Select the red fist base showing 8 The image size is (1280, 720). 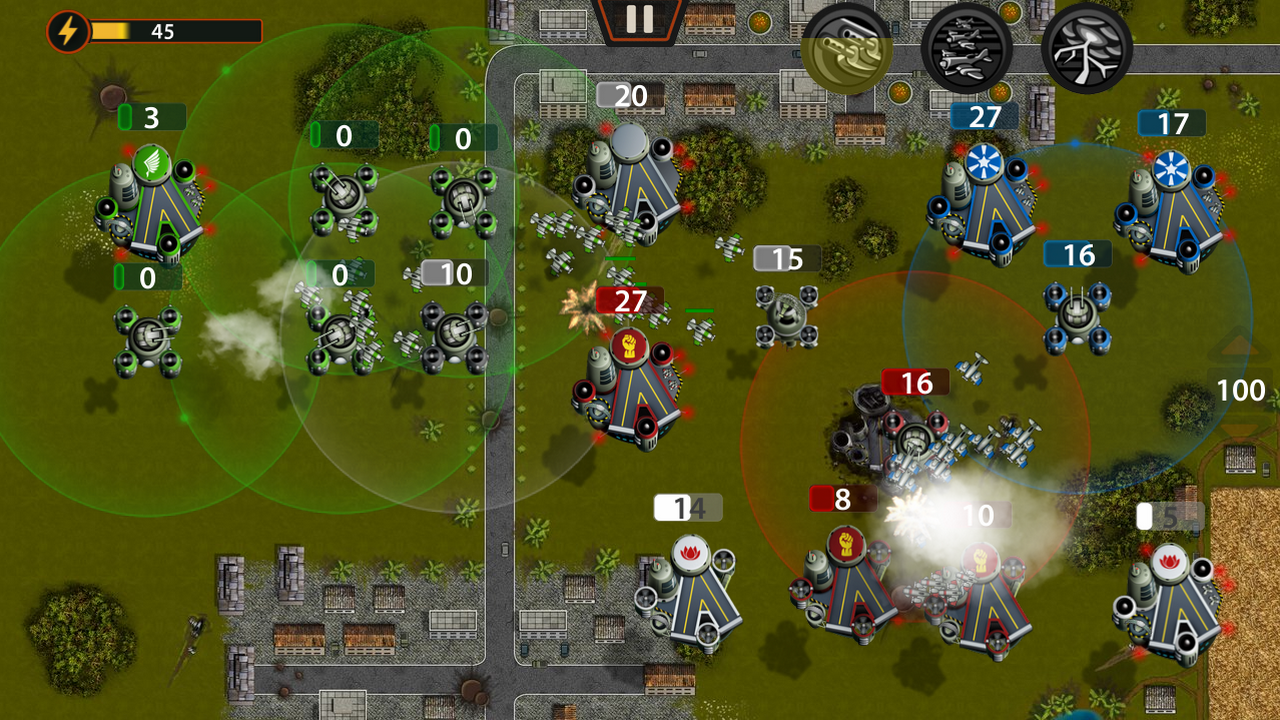point(845,582)
